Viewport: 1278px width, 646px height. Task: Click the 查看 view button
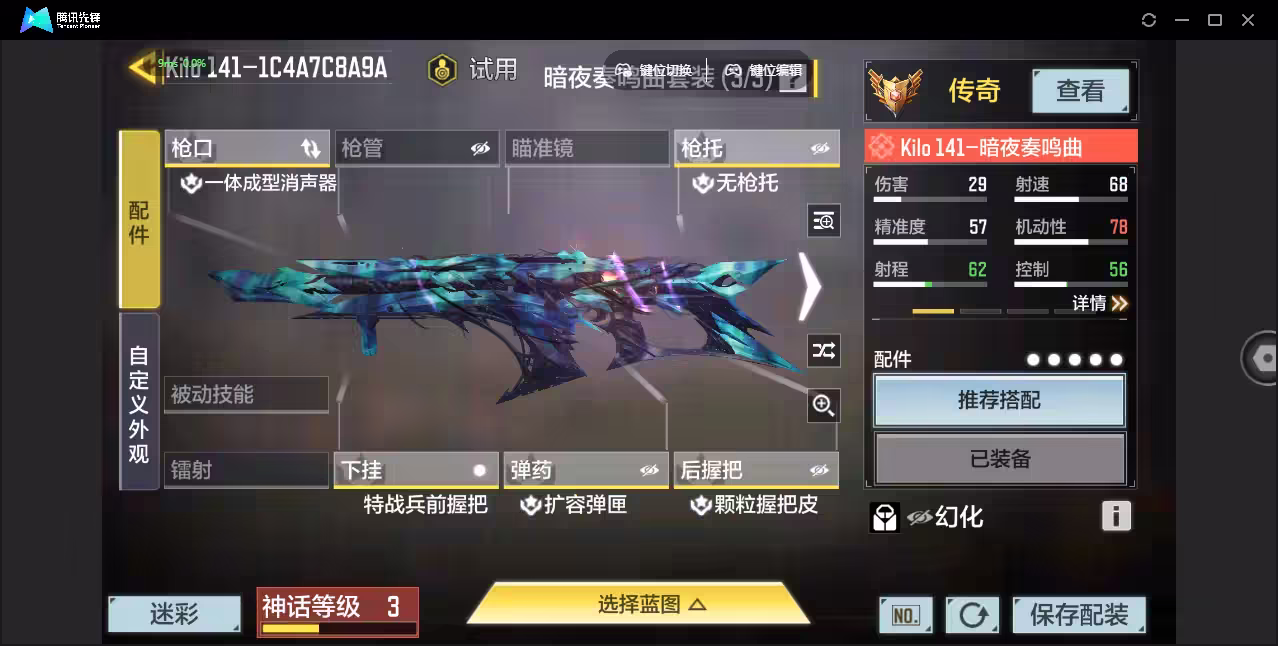[1080, 91]
